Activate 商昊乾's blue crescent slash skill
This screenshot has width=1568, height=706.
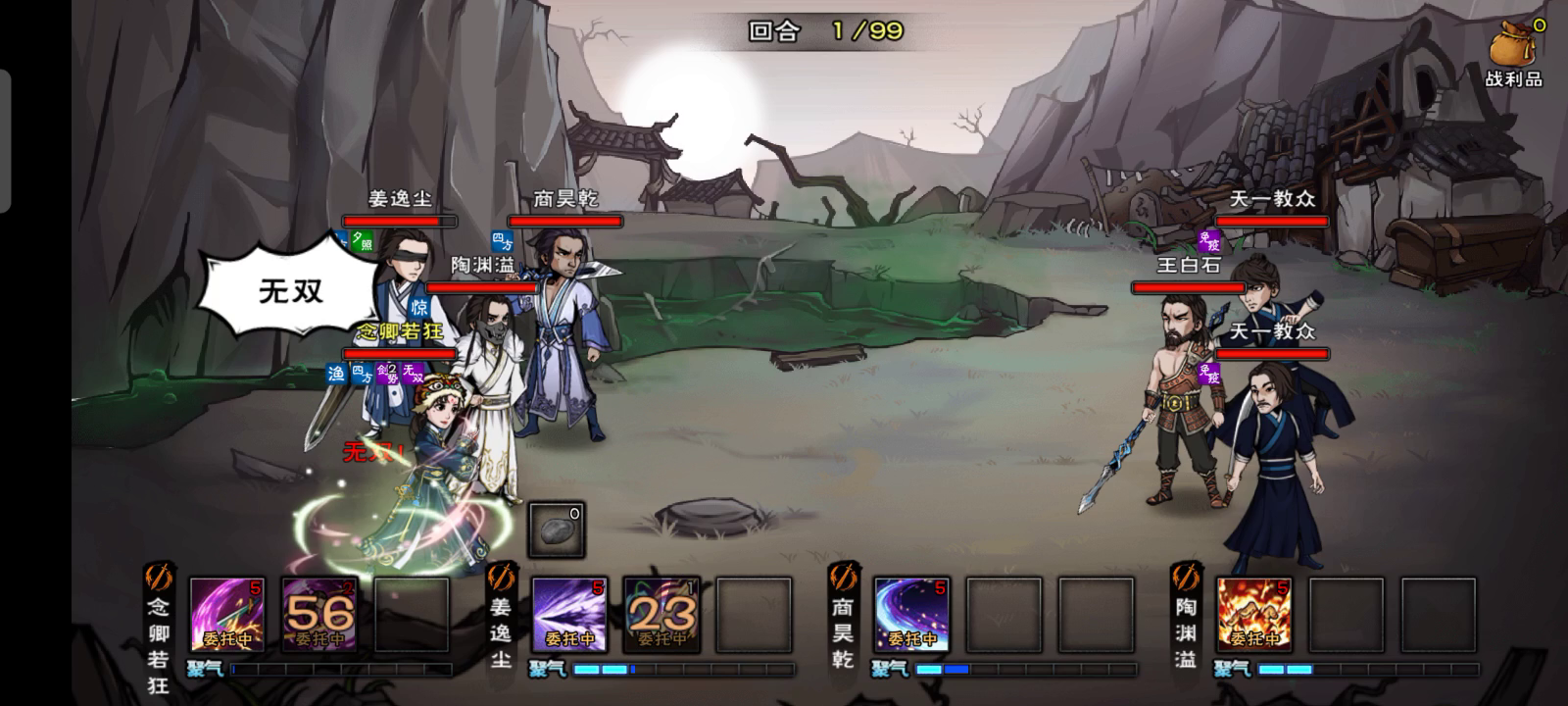tap(911, 615)
